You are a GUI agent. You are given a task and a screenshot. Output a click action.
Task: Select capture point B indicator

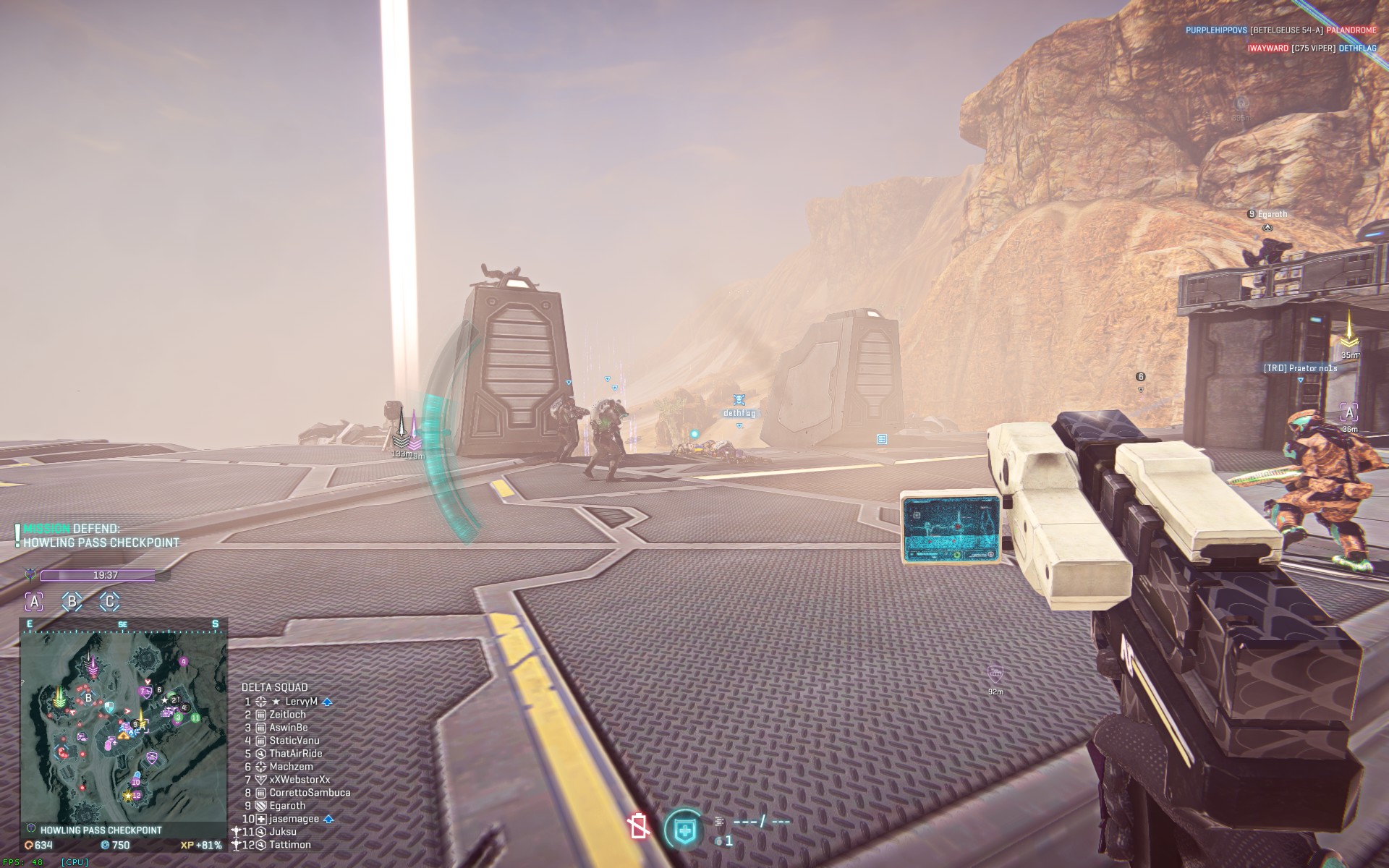tap(72, 601)
